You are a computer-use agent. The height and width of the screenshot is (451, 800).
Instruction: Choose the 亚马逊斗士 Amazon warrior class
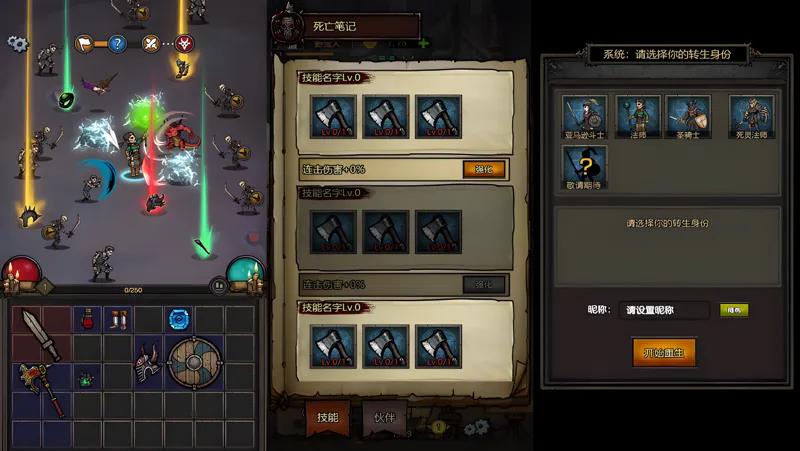click(x=582, y=116)
